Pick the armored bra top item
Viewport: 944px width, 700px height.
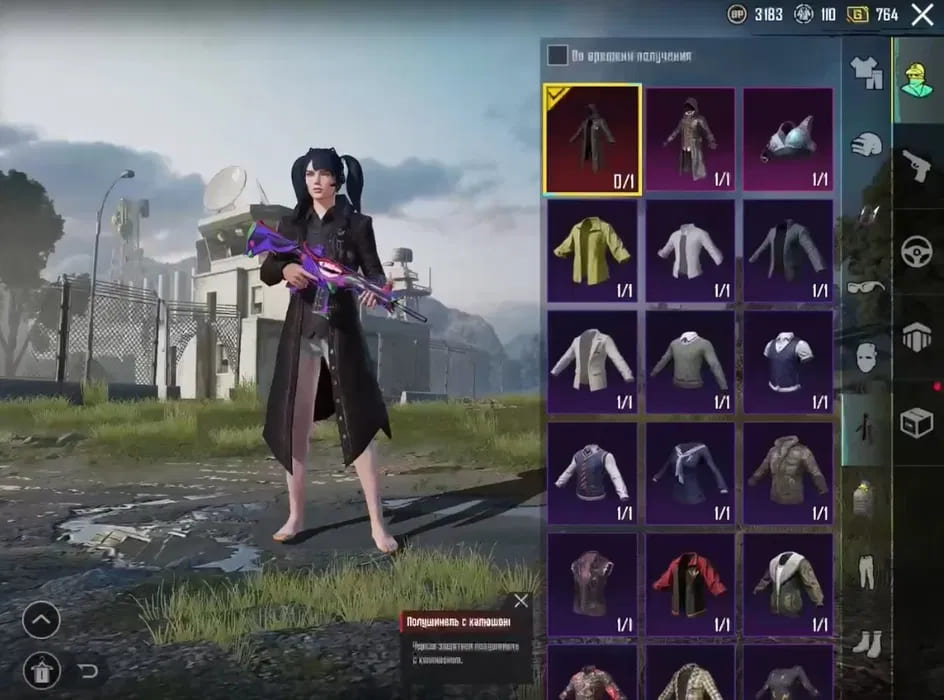(788, 138)
